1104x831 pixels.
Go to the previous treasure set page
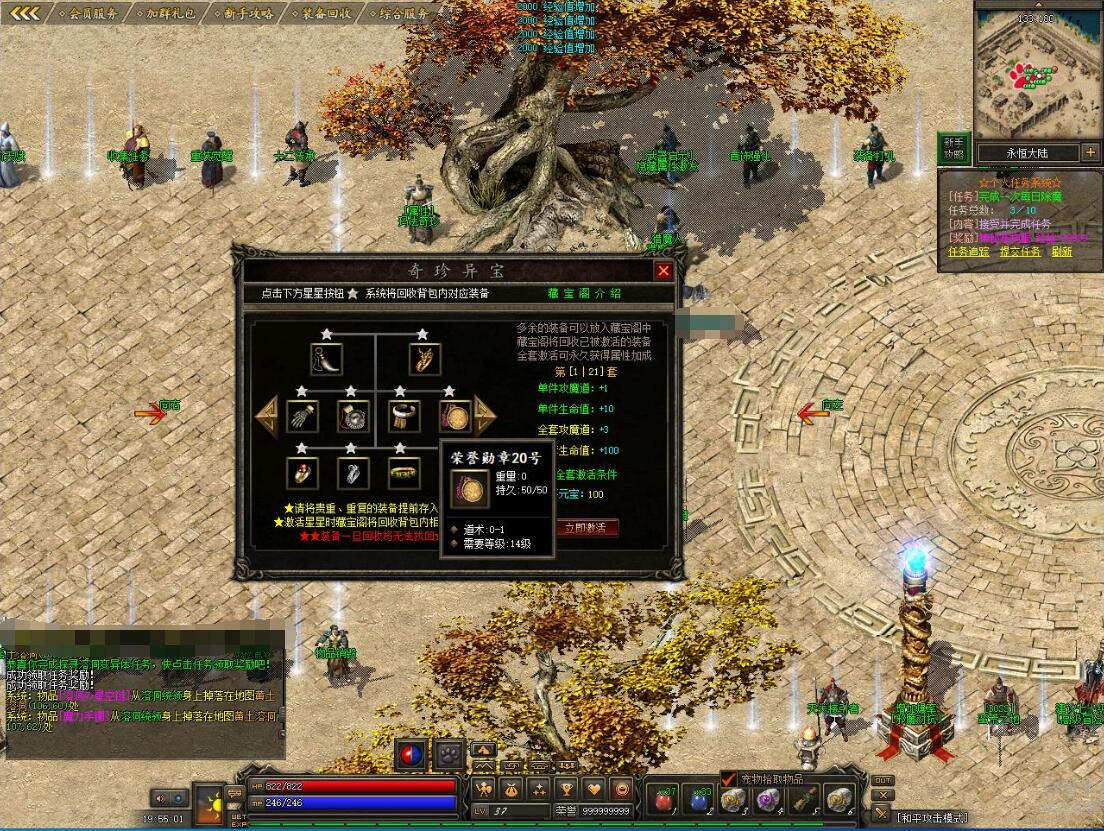pyautogui.click(x=266, y=415)
